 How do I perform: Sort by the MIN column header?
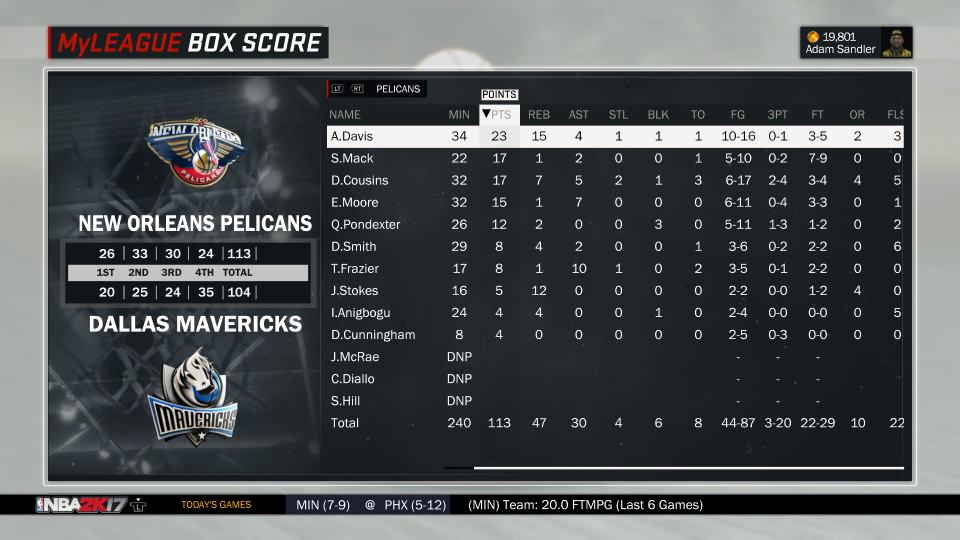click(459, 114)
